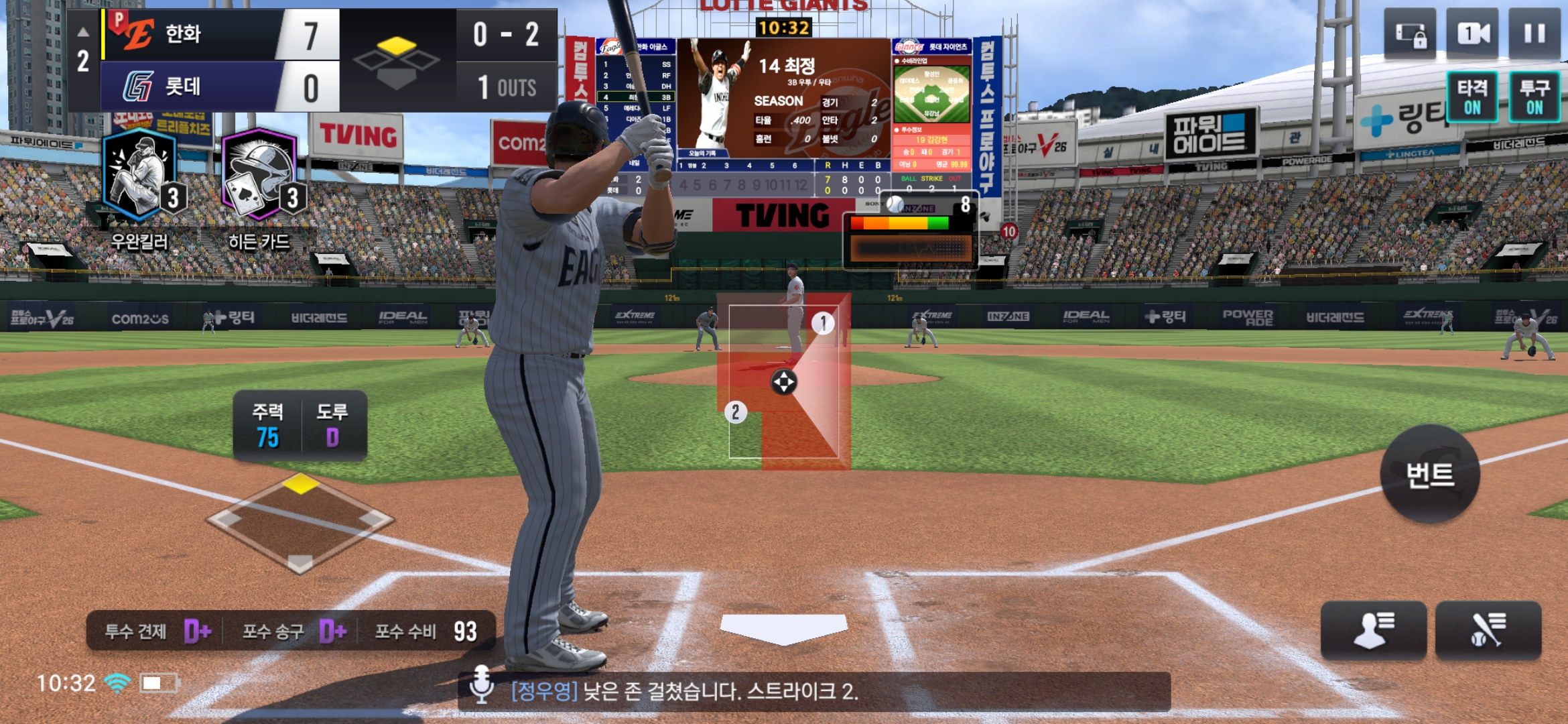Select pitch prediction marker 1
Image resolution: width=1568 pixels, height=724 pixels.
point(823,323)
